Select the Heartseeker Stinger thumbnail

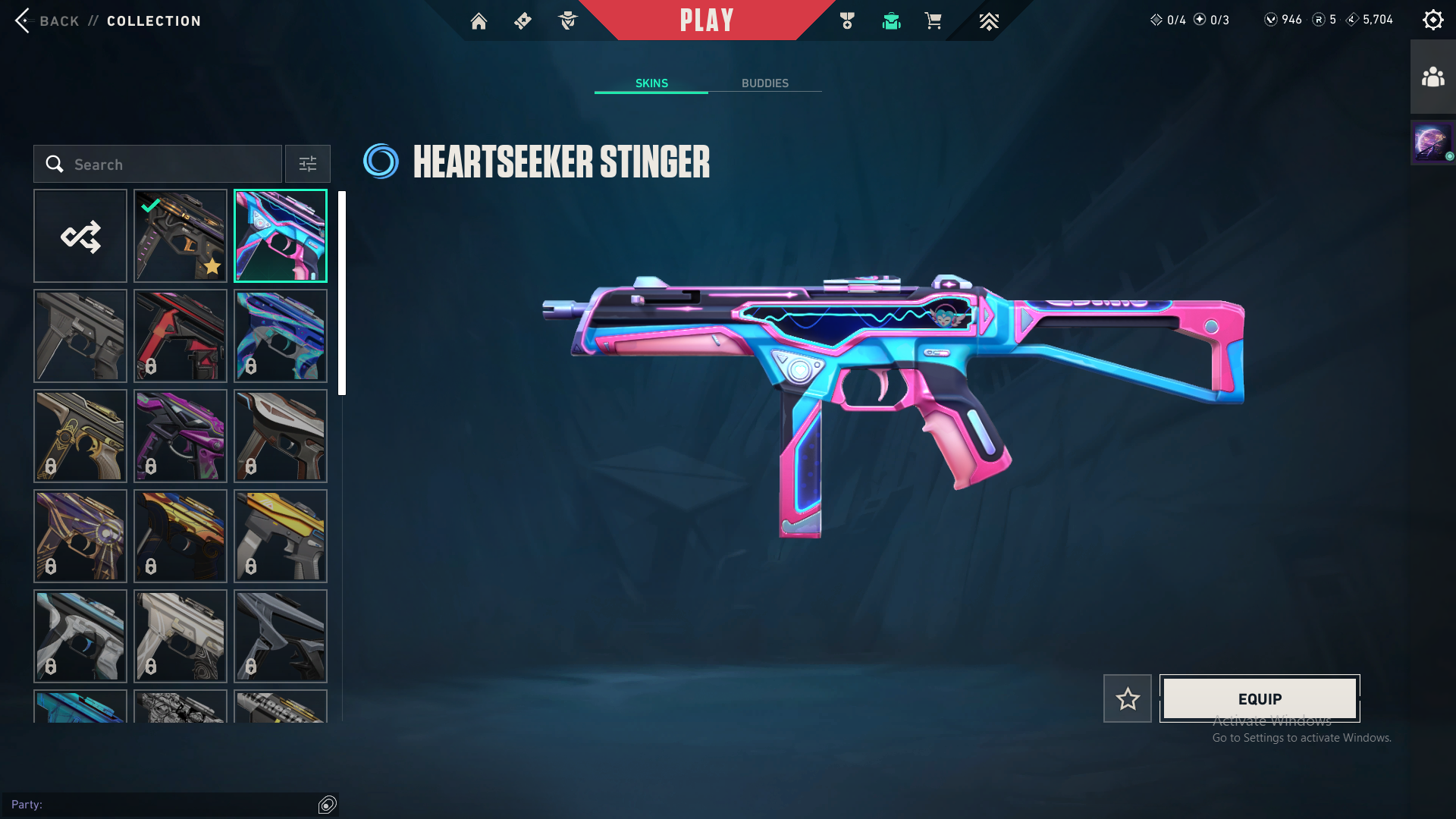click(x=281, y=236)
